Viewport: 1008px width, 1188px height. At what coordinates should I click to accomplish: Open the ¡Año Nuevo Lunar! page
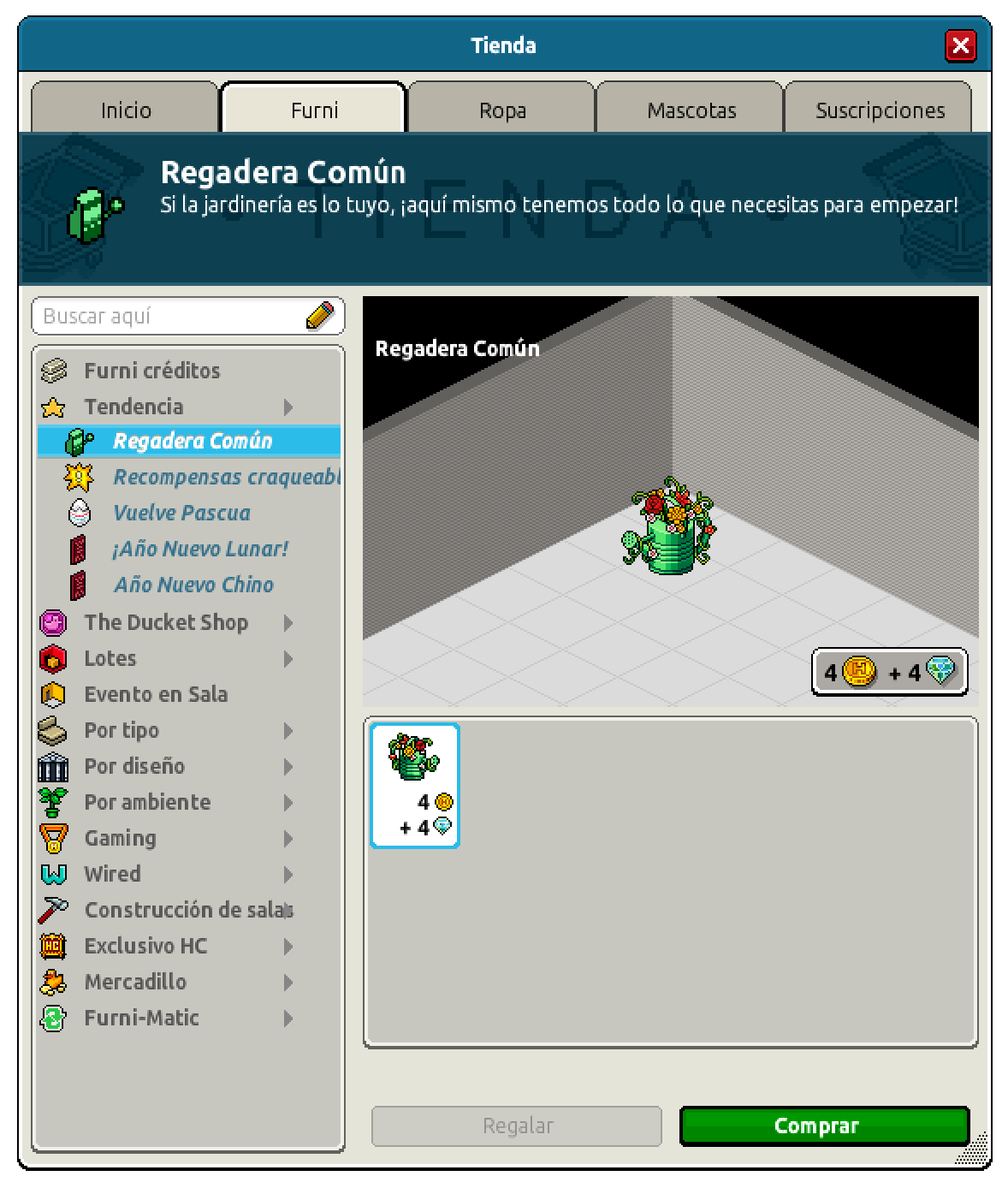[x=200, y=549]
